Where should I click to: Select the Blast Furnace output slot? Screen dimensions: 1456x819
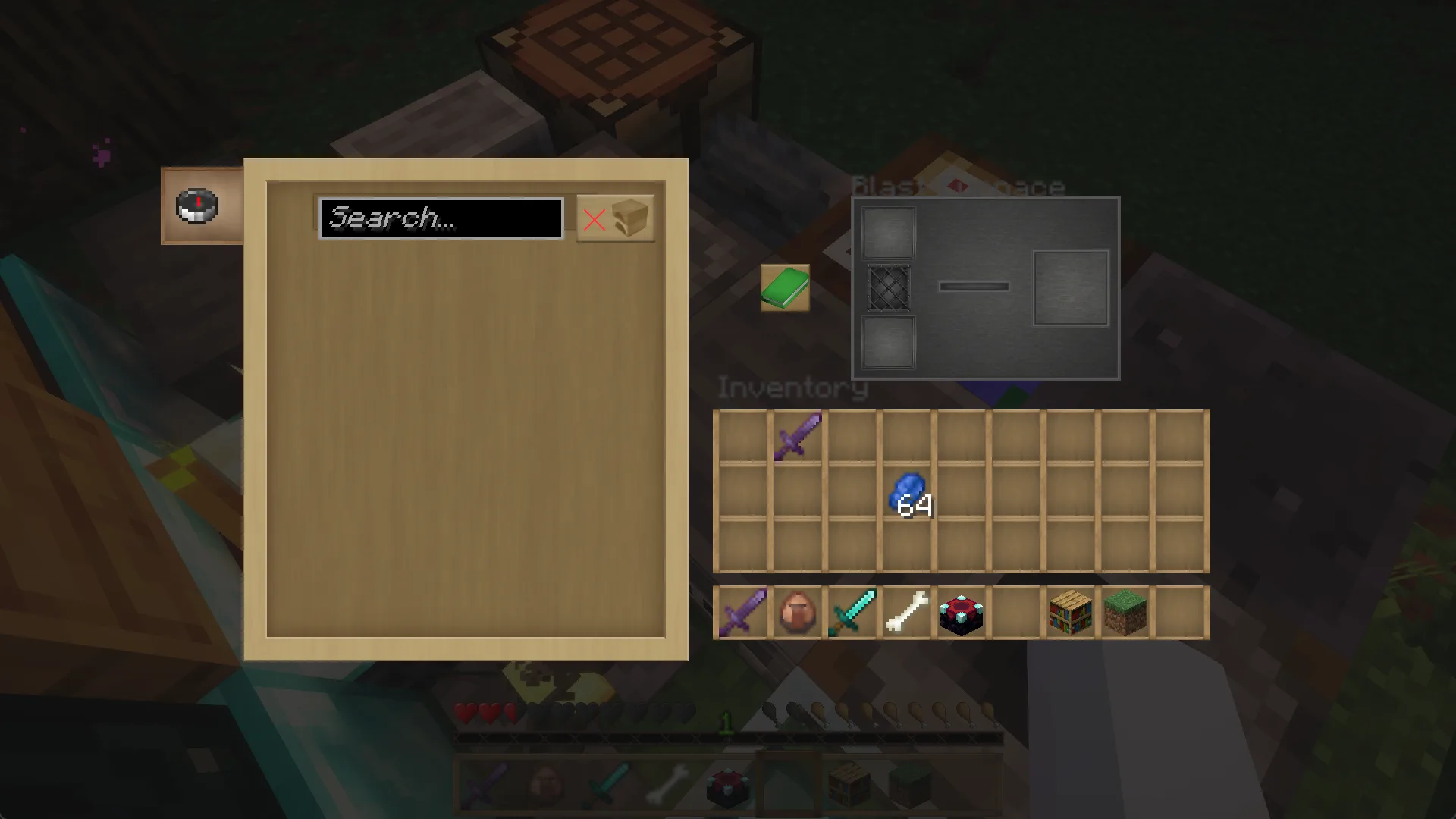(1070, 287)
